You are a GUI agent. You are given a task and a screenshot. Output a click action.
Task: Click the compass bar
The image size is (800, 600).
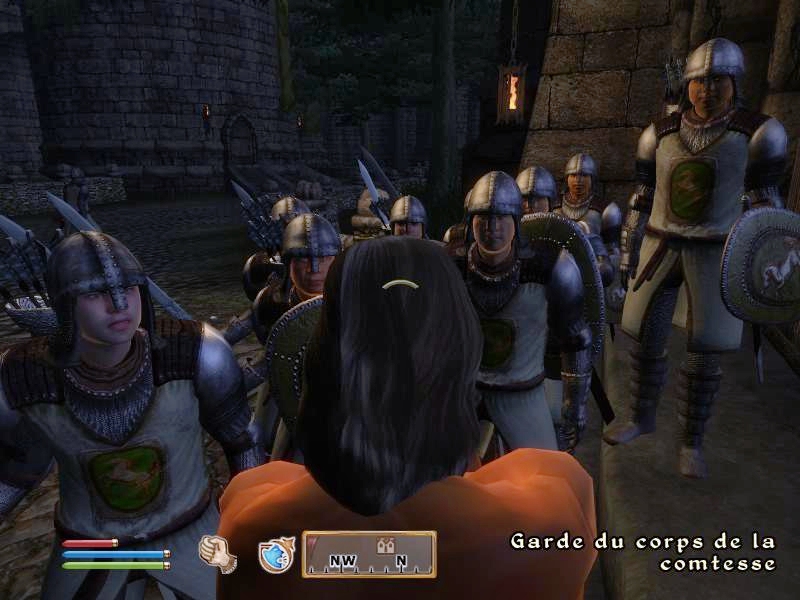(369, 555)
